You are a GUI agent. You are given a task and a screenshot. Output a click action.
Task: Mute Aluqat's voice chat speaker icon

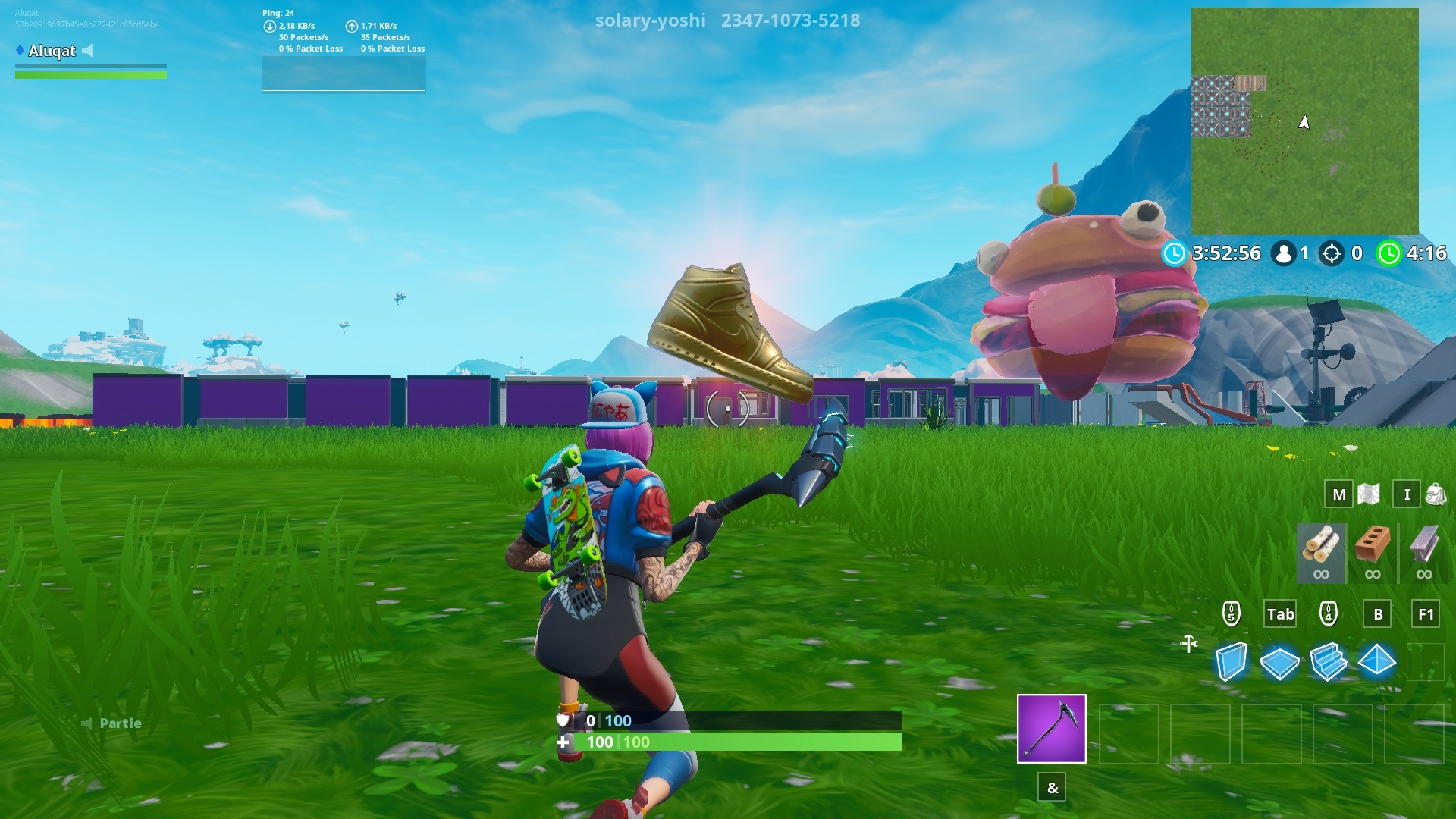click(89, 52)
